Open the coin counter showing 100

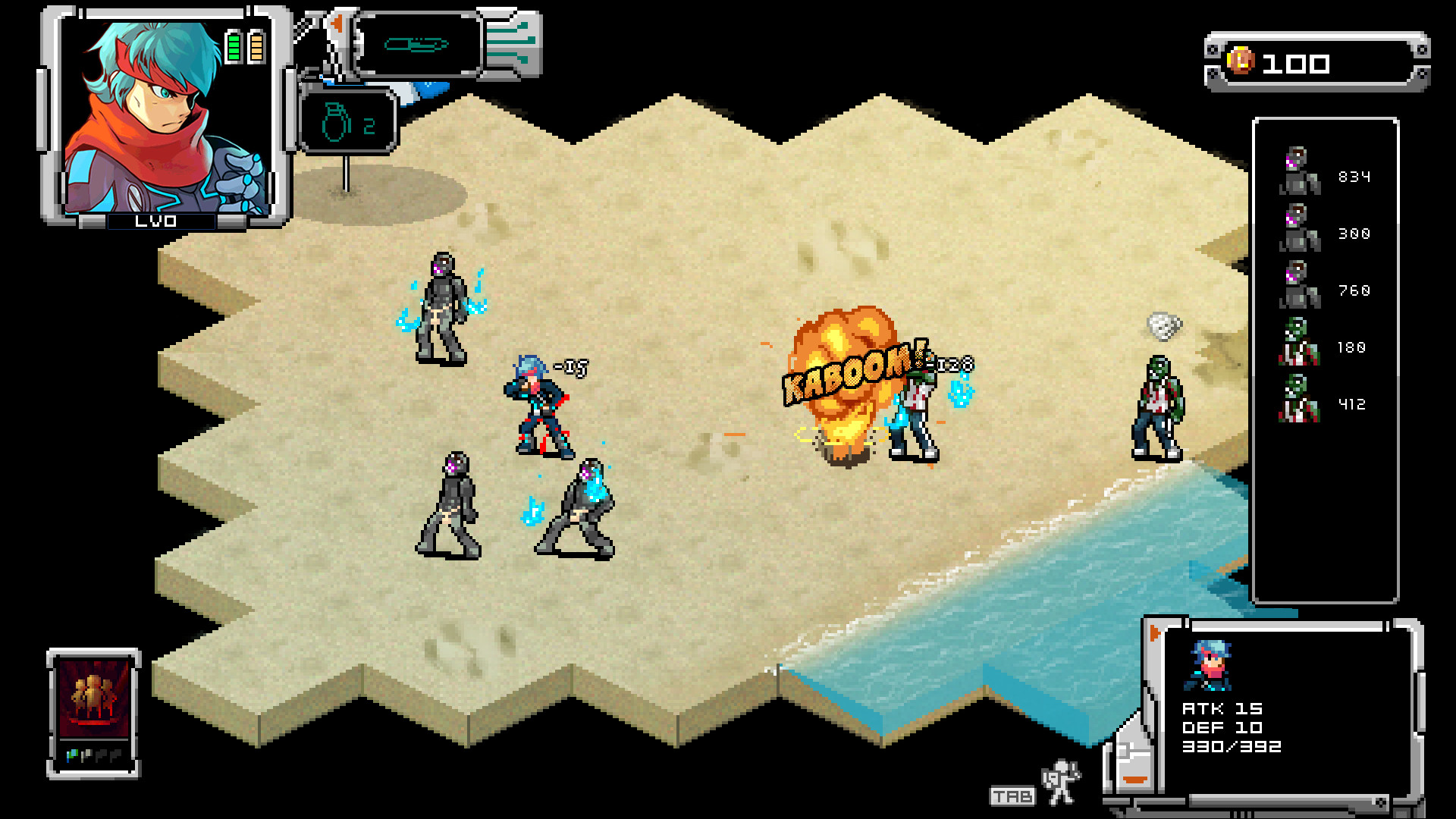point(1312,62)
